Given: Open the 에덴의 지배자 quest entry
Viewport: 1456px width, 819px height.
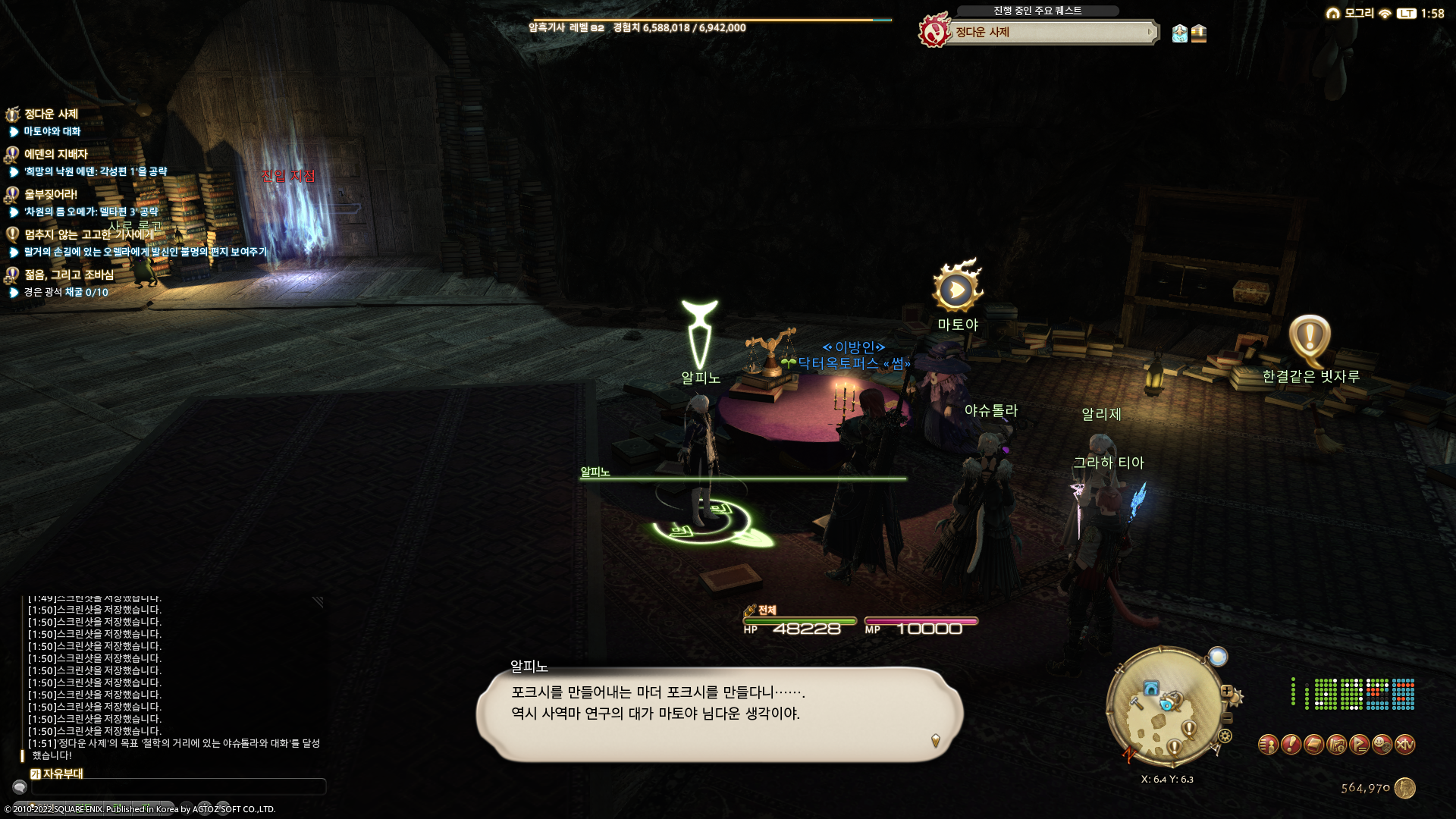Looking at the screenshot, I should 55,154.
